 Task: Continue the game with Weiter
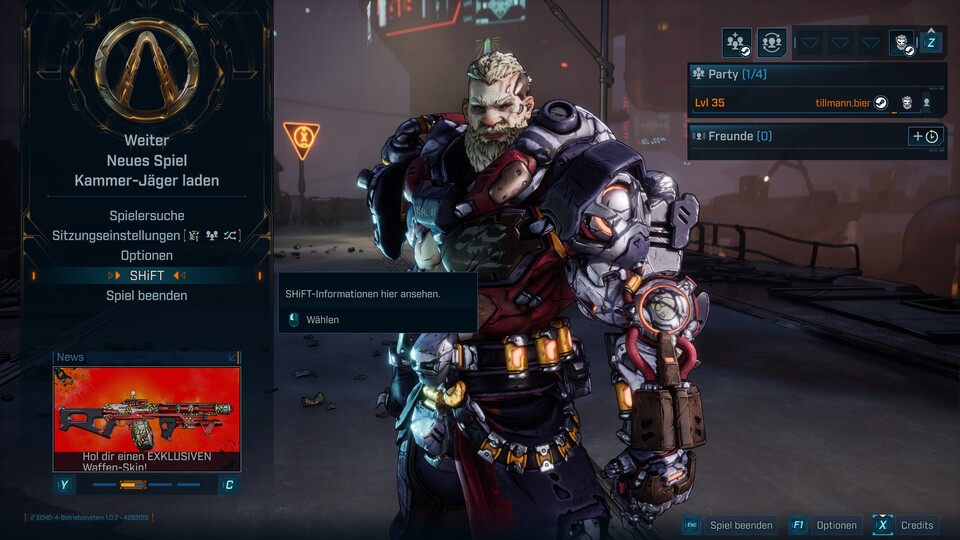click(146, 141)
